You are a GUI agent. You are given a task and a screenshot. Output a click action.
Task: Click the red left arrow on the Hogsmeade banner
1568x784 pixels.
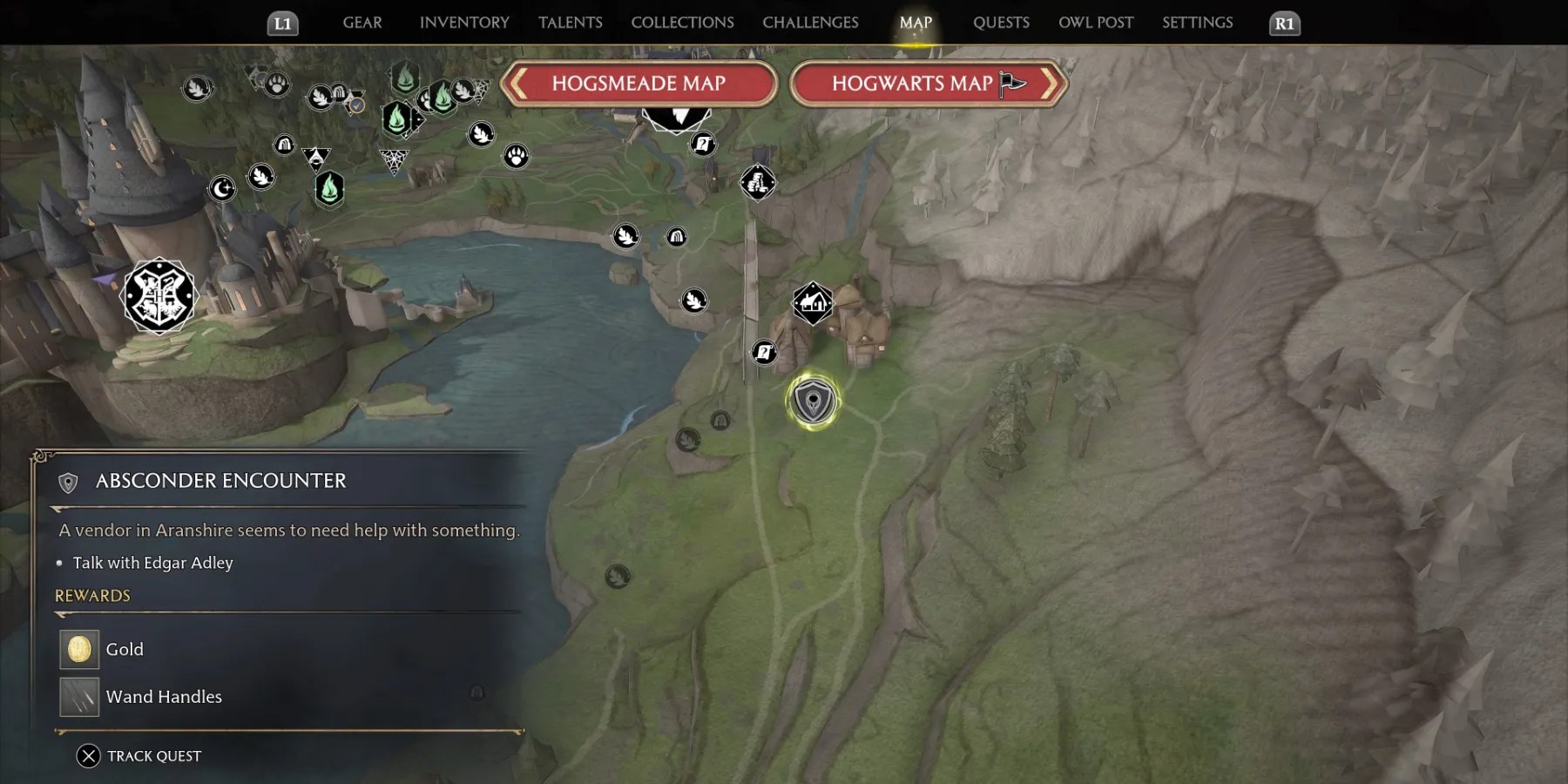(520, 83)
